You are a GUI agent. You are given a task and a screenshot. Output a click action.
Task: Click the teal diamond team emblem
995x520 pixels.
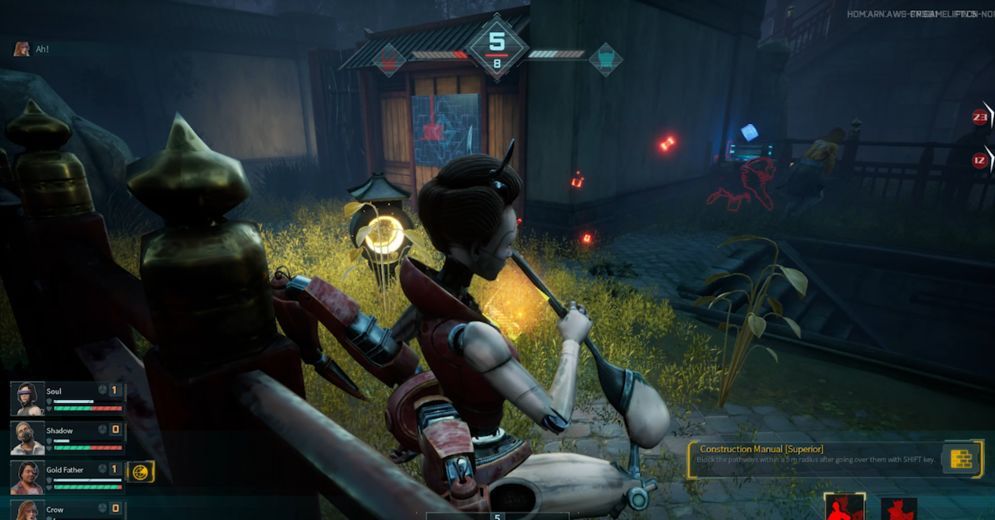coord(605,59)
